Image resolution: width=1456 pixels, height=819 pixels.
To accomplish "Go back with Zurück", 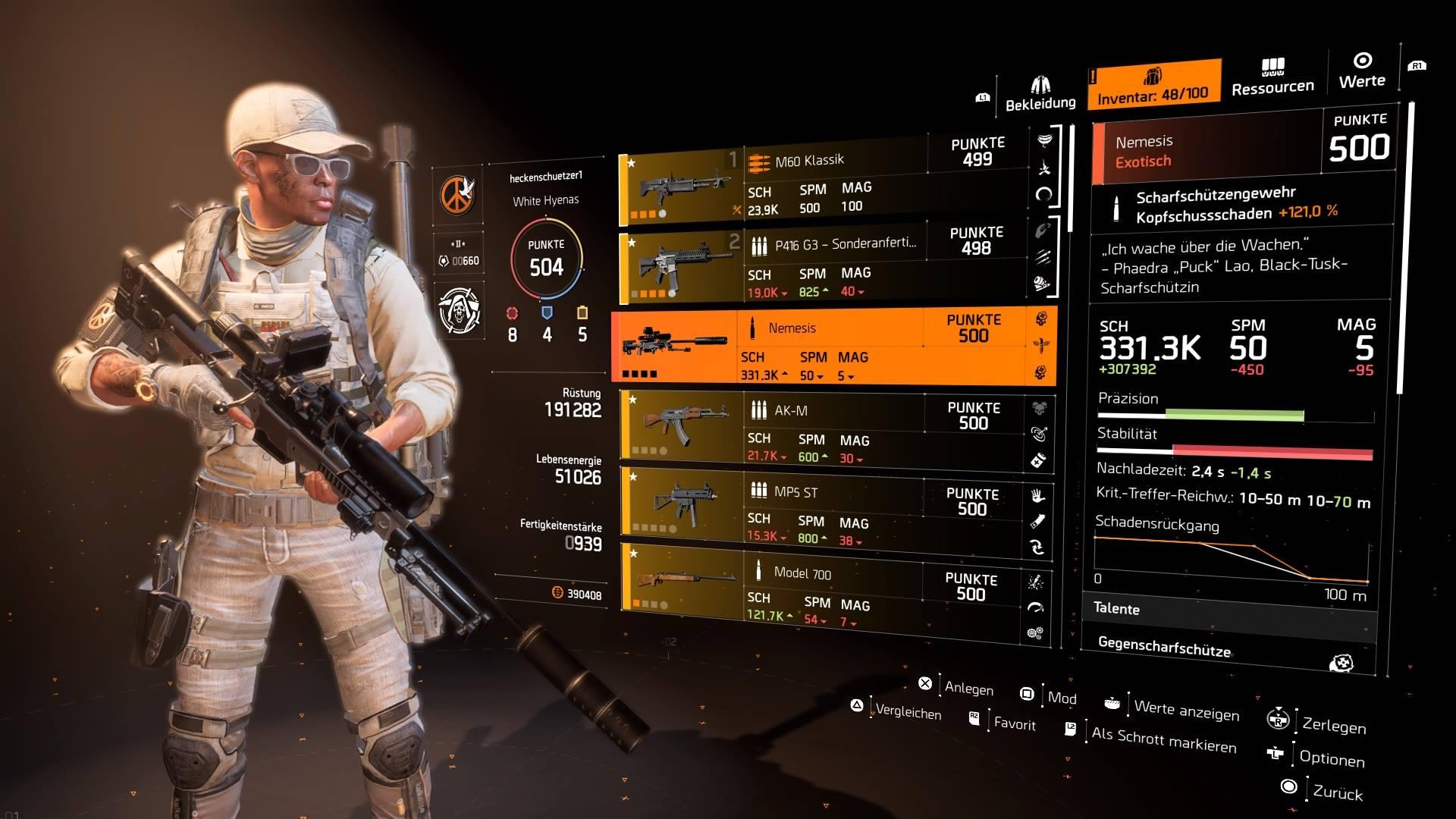I will coord(1337,792).
